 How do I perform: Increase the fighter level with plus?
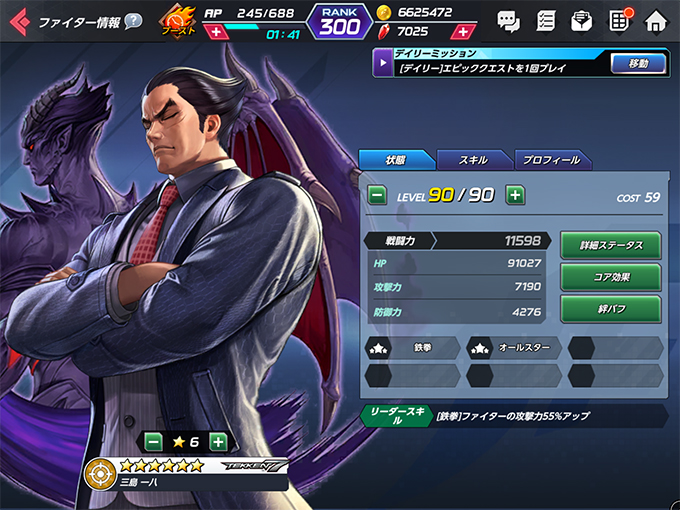(515, 195)
